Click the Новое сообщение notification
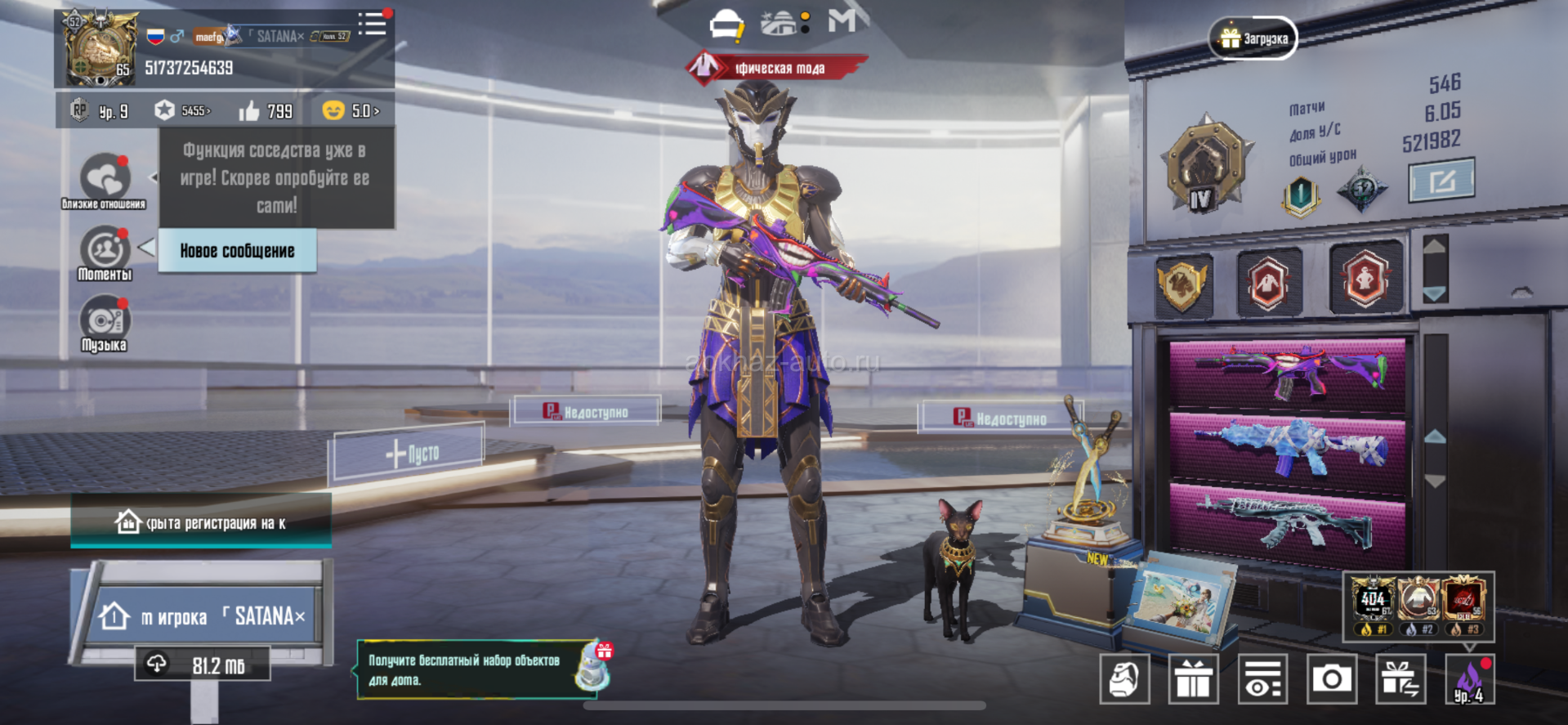The height and width of the screenshot is (725, 1568). click(237, 251)
